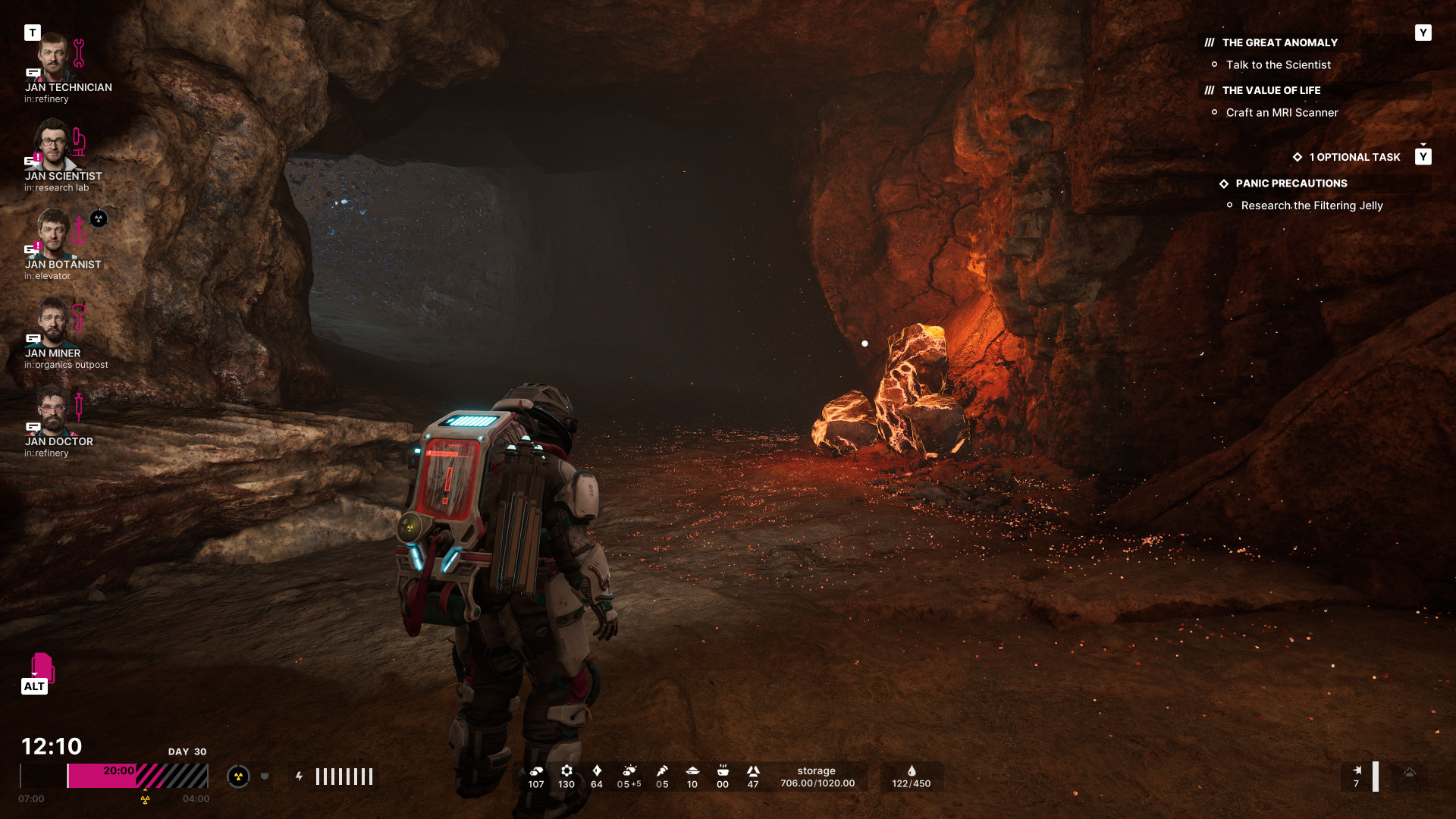
Task: Click the Jan Miner portrait
Action: point(53,322)
